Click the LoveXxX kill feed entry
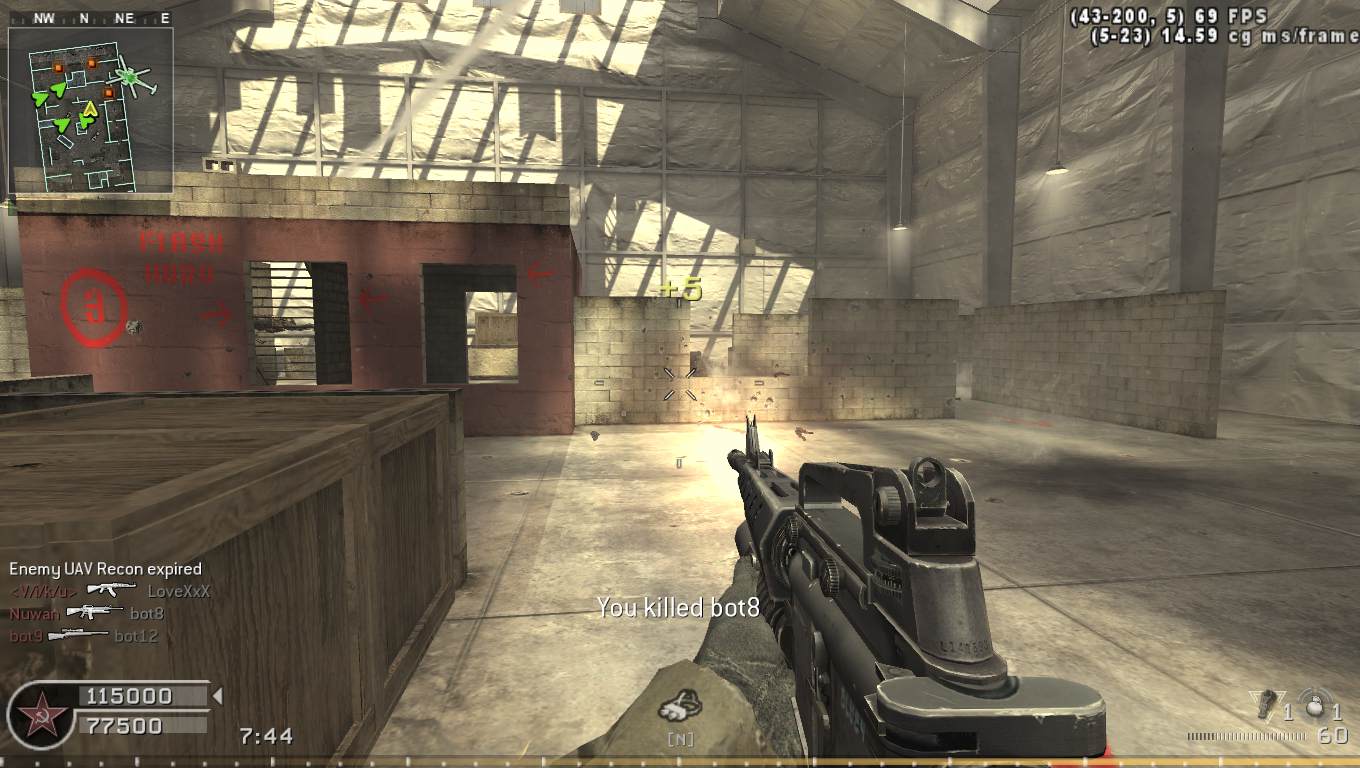This screenshot has width=1360, height=768. pos(110,591)
